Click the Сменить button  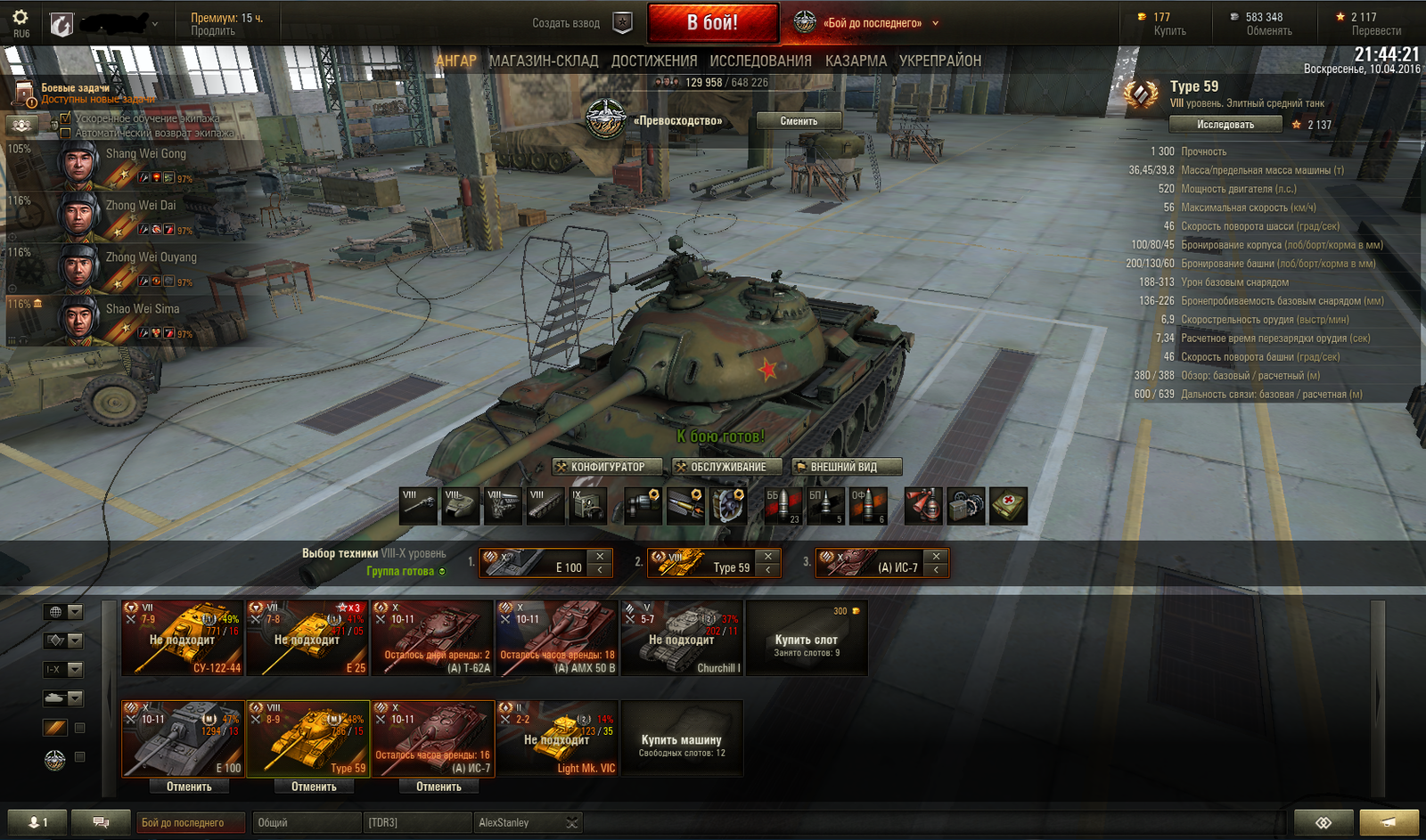[x=799, y=121]
